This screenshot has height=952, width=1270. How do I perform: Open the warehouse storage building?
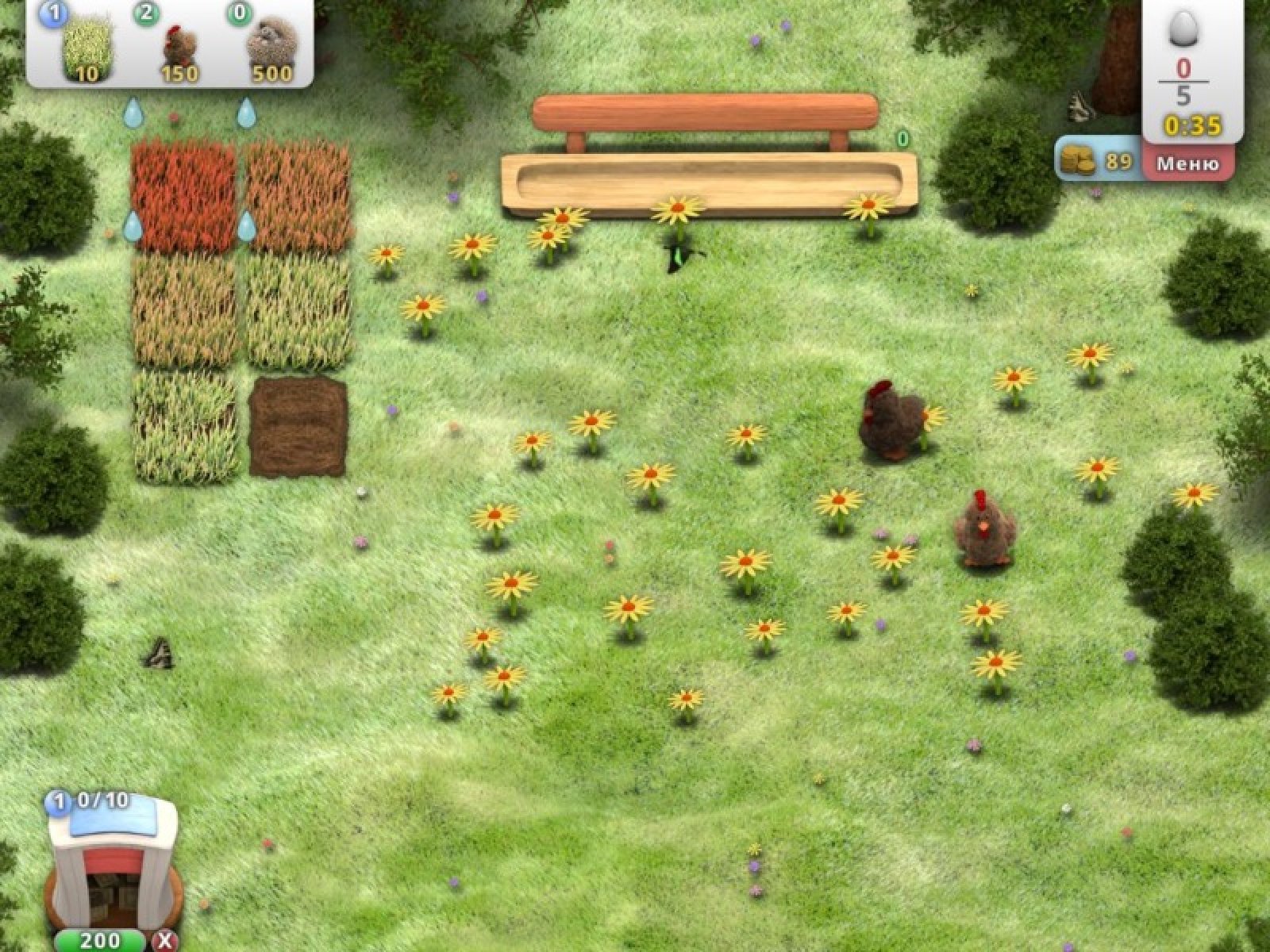(114, 865)
